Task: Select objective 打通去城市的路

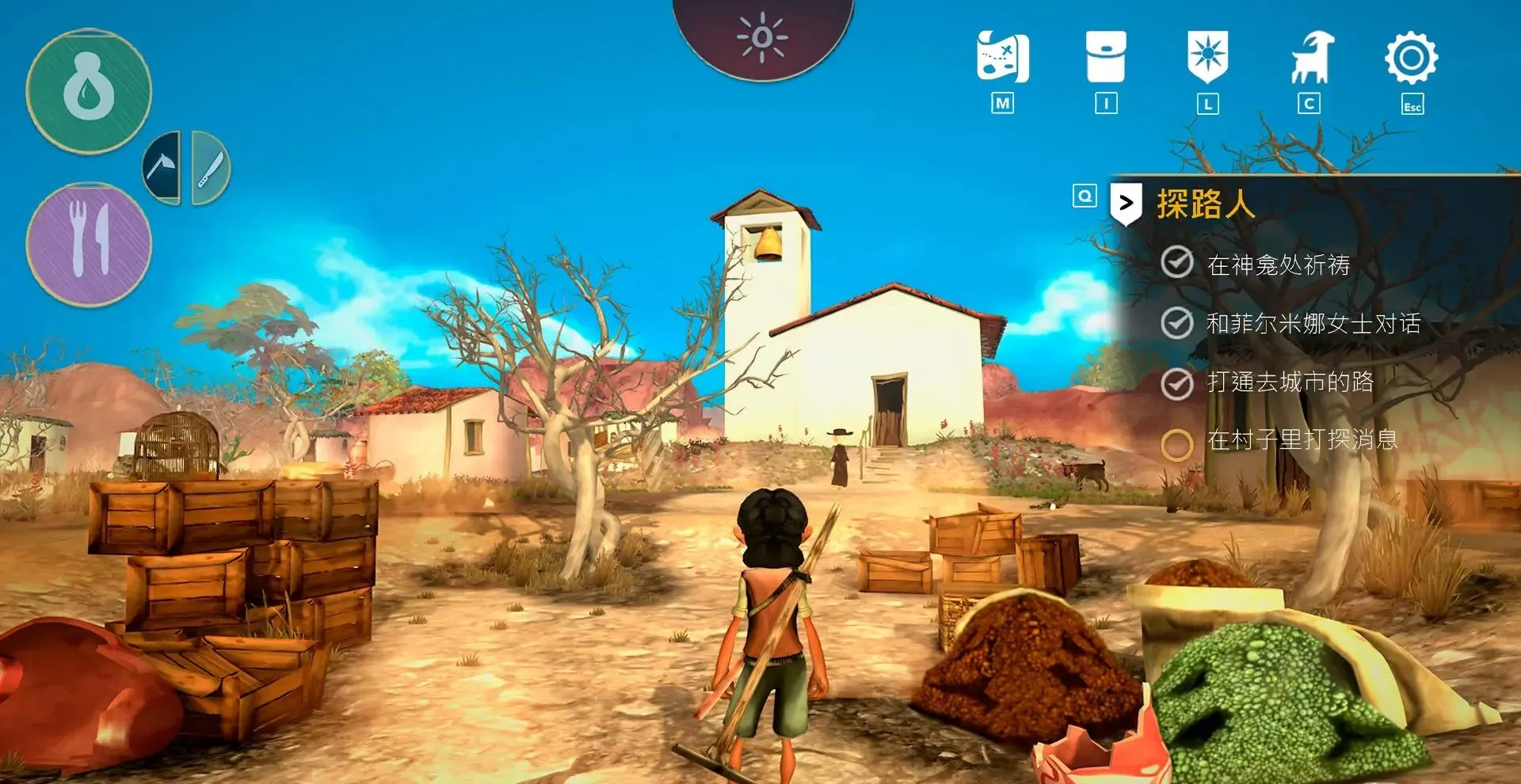Action: tap(1290, 382)
